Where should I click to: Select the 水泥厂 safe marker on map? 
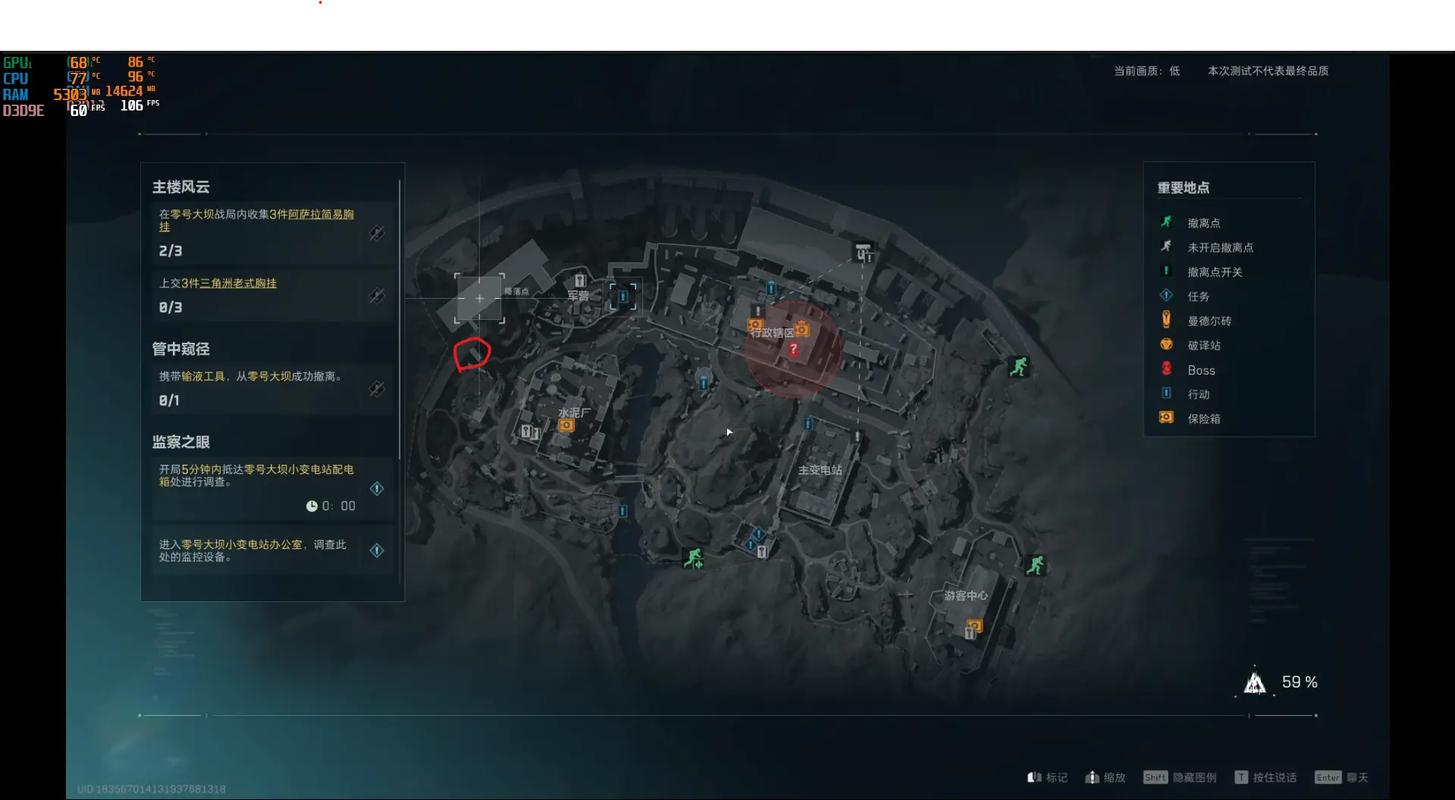(x=566, y=425)
